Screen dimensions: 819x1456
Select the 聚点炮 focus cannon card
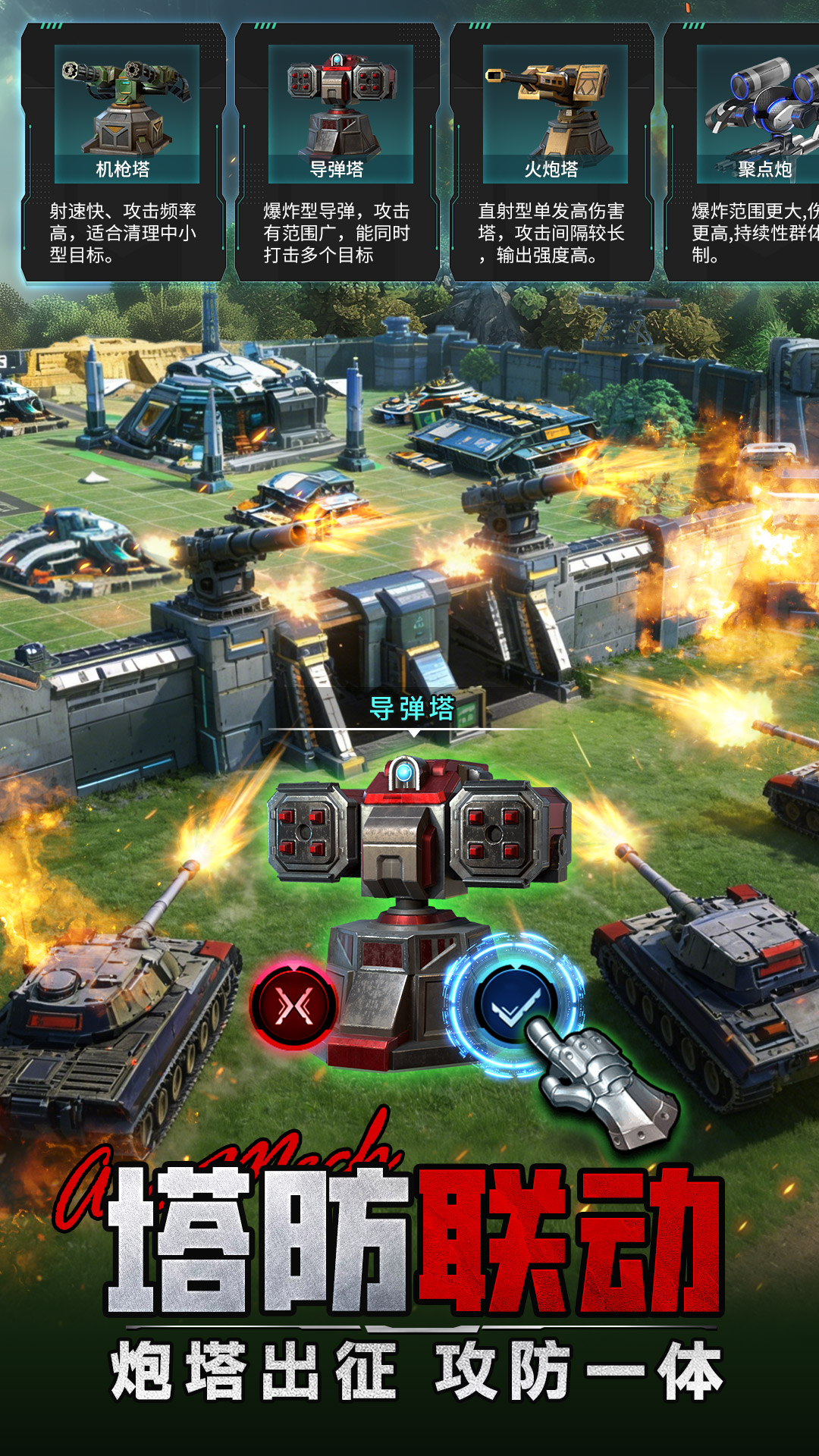pos(751,152)
